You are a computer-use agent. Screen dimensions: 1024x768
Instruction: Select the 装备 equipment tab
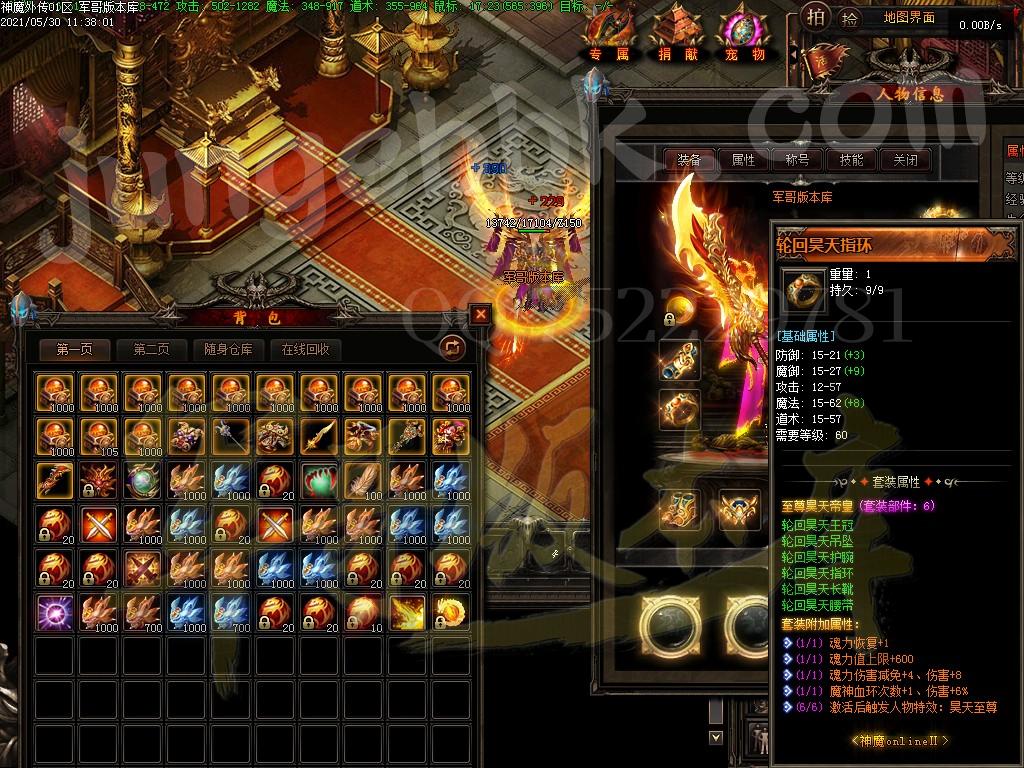pyautogui.click(x=689, y=159)
